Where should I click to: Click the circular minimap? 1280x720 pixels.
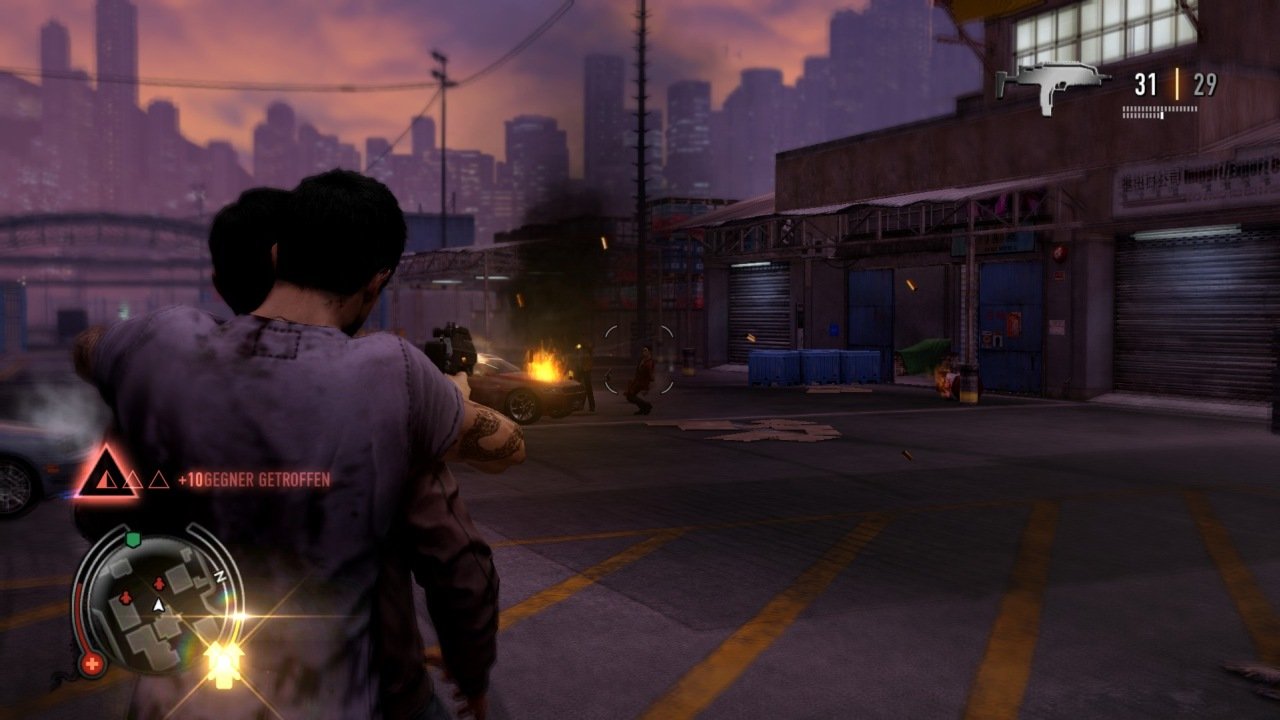tap(158, 603)
